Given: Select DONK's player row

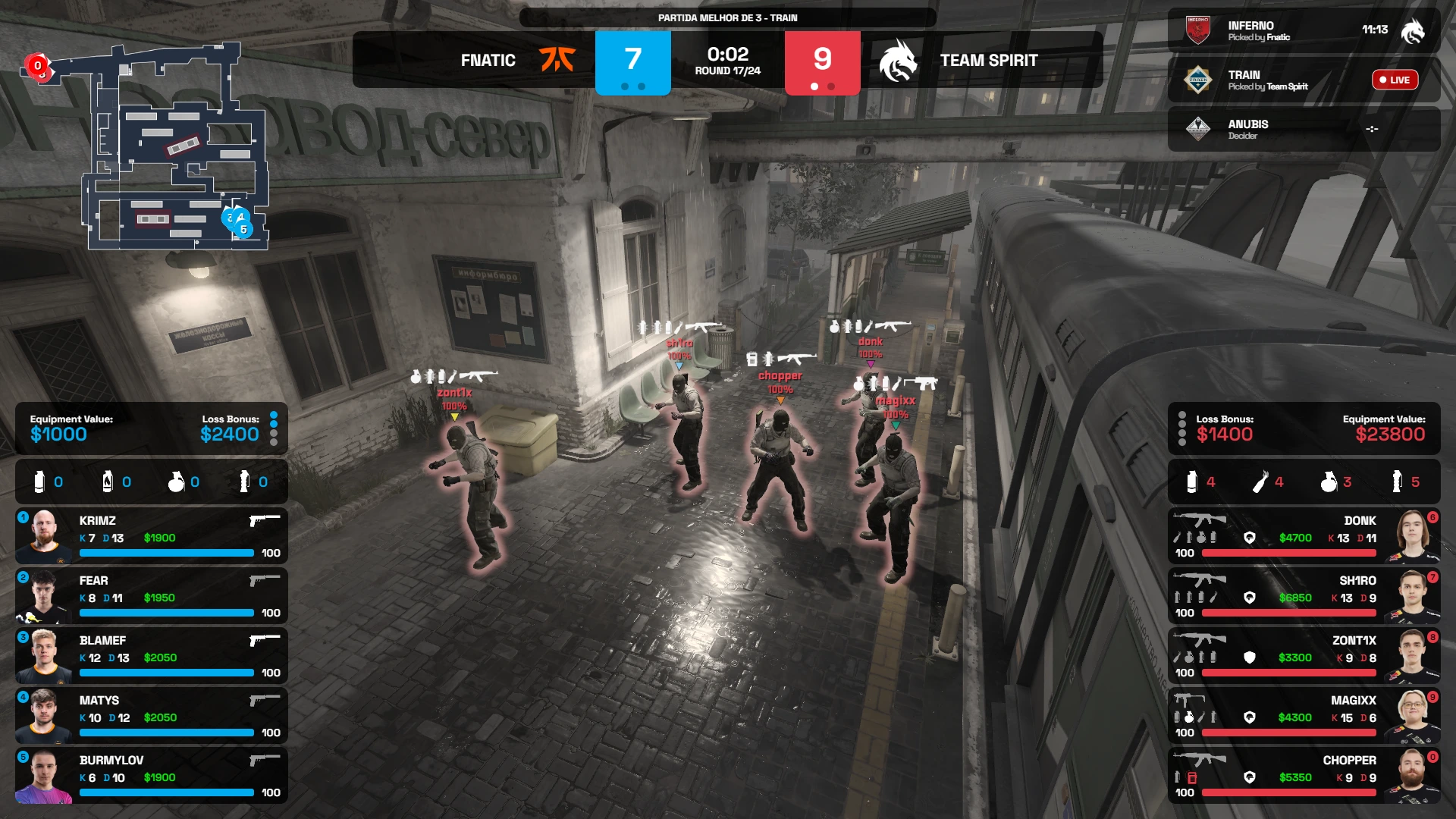Looking at the screenshot, I should pos(1304,536).
